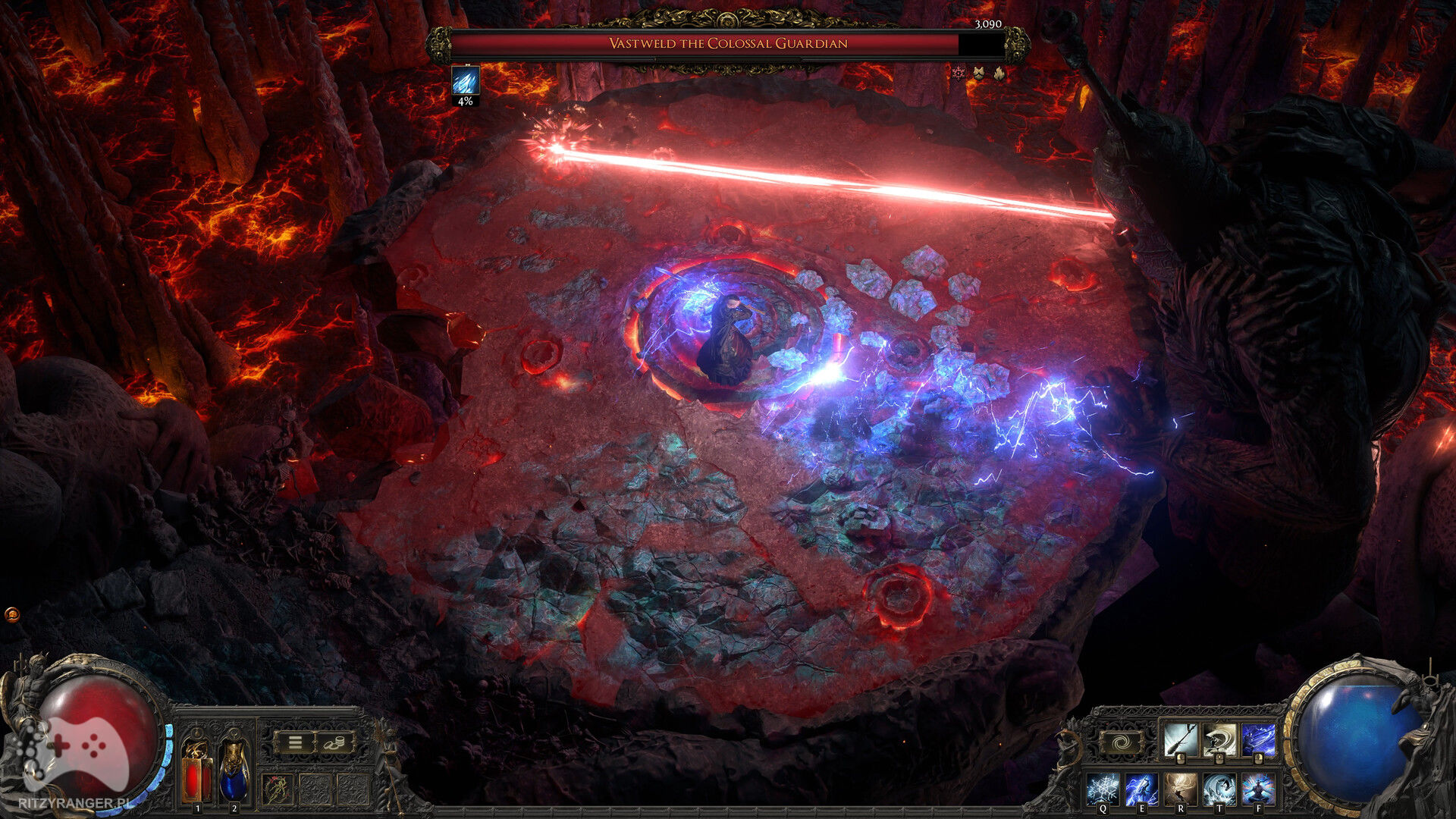Image resolution: width=1456 pixels, height=819 pixels.
Task: Click the swirl portal button
Action: [1122, 742]
